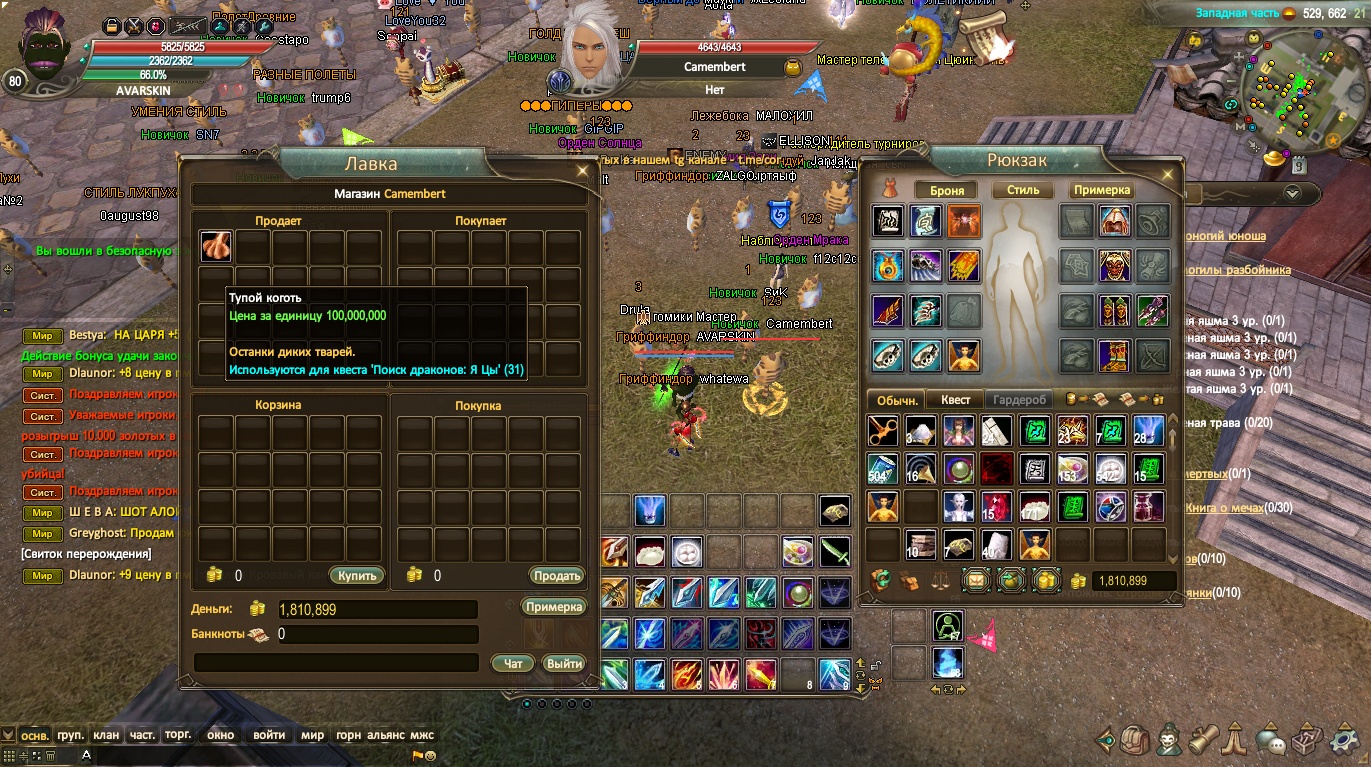The image size is (1371, 767).
Task: Switch chat to the мир channel
Action: tap(313, 735)
